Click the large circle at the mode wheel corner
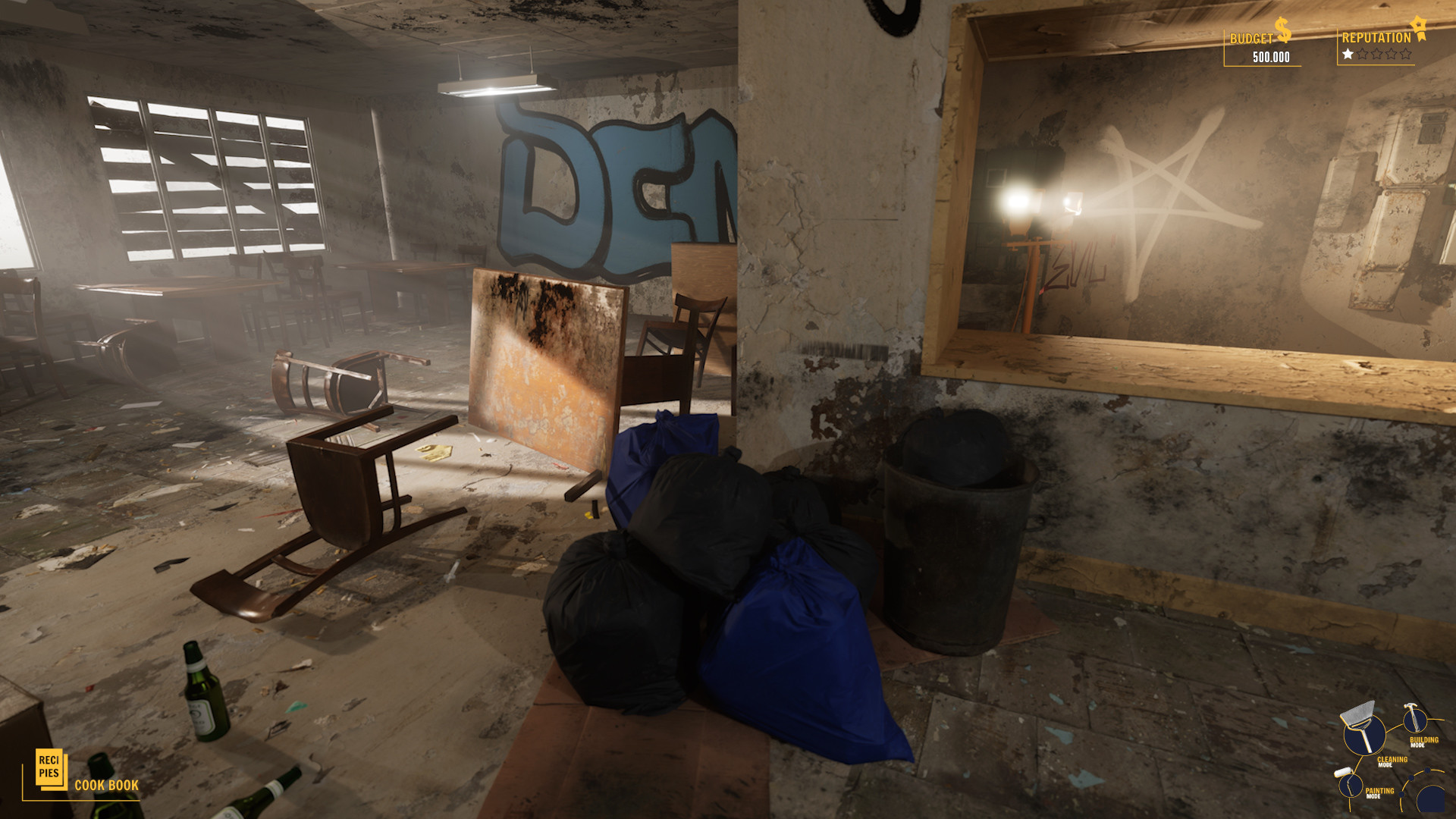Screen dimensions: 1456x819 click(x=1432, y=799)
